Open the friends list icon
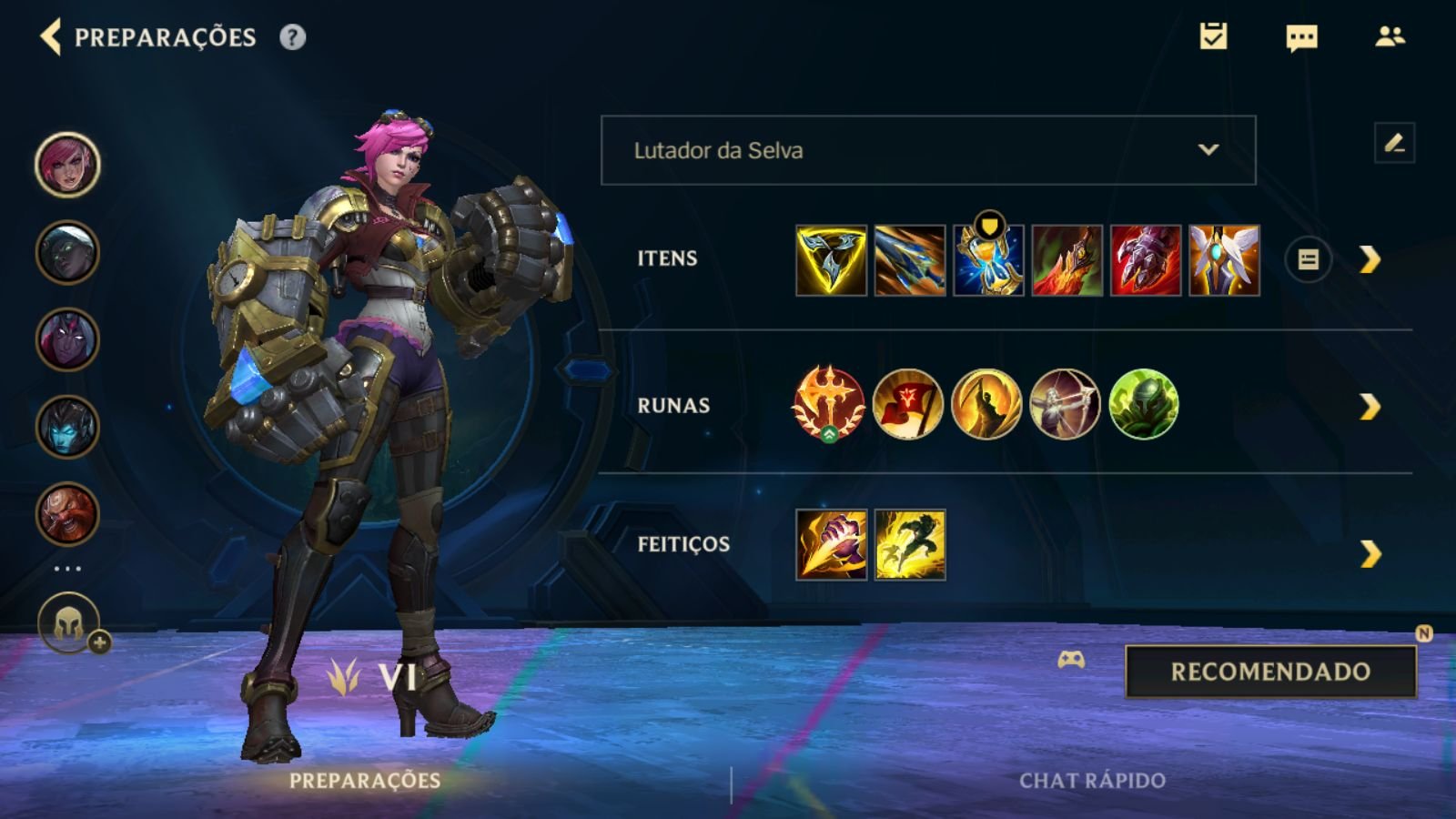 [1390, 36]
